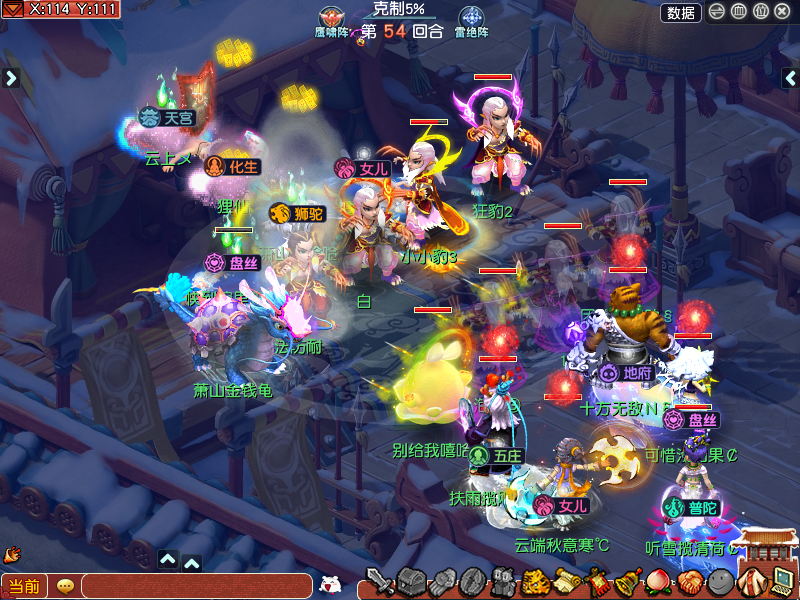Switch the 当前 chat channel

tap(23, 586)
